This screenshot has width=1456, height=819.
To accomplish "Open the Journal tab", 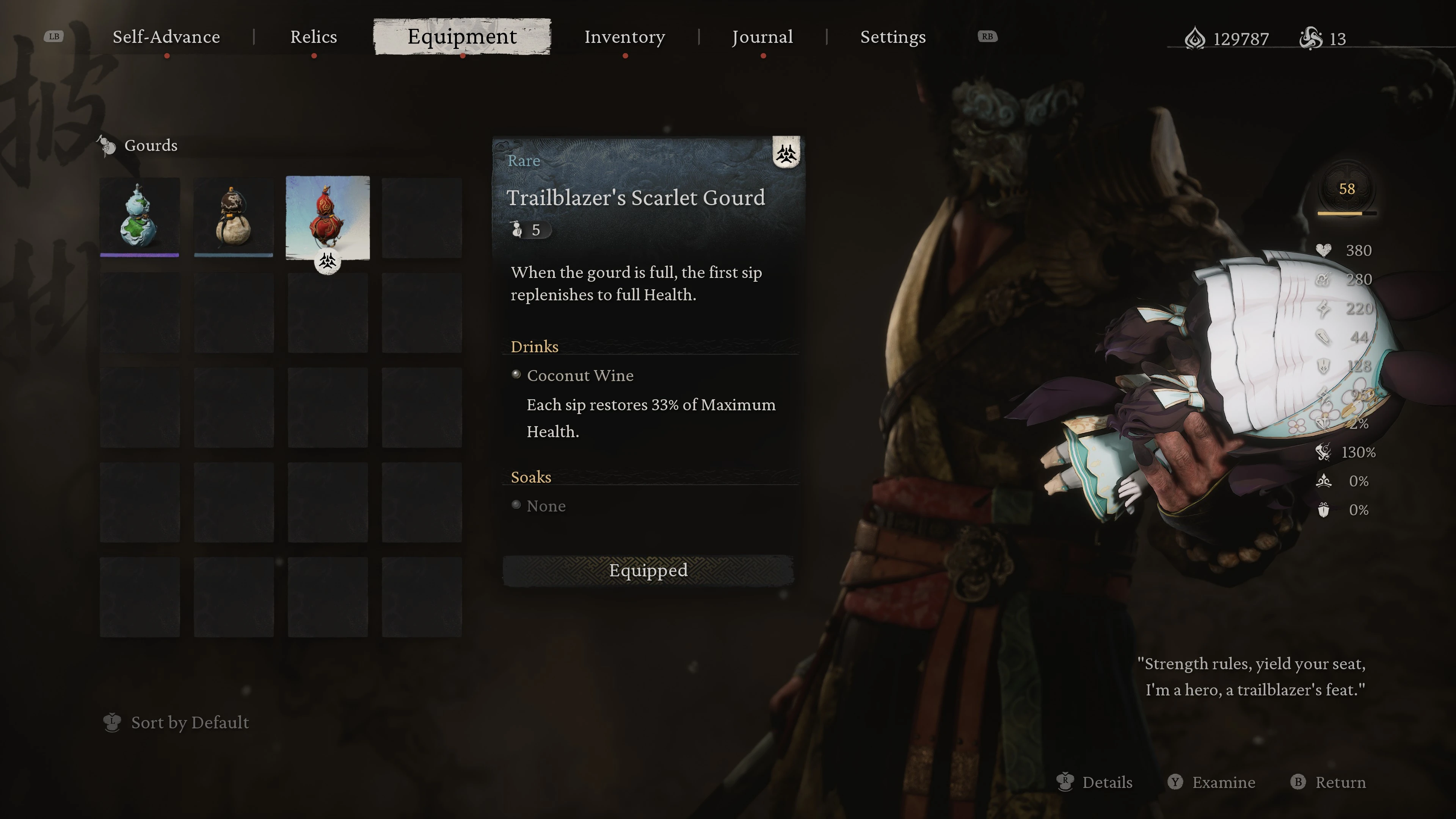I will click(762, 37).
